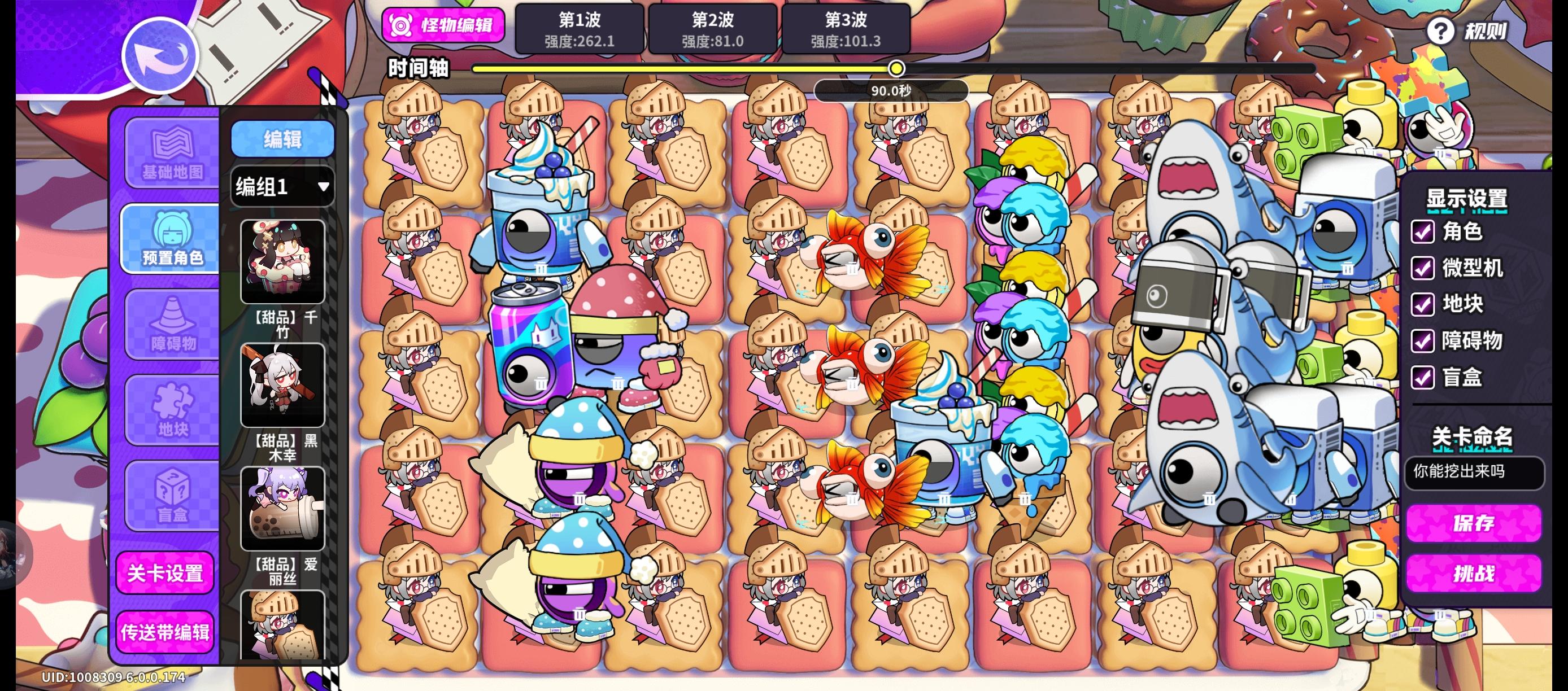Toggle the 微型机 visibility checkbox
The image size is (1568, 691).
1423,269
